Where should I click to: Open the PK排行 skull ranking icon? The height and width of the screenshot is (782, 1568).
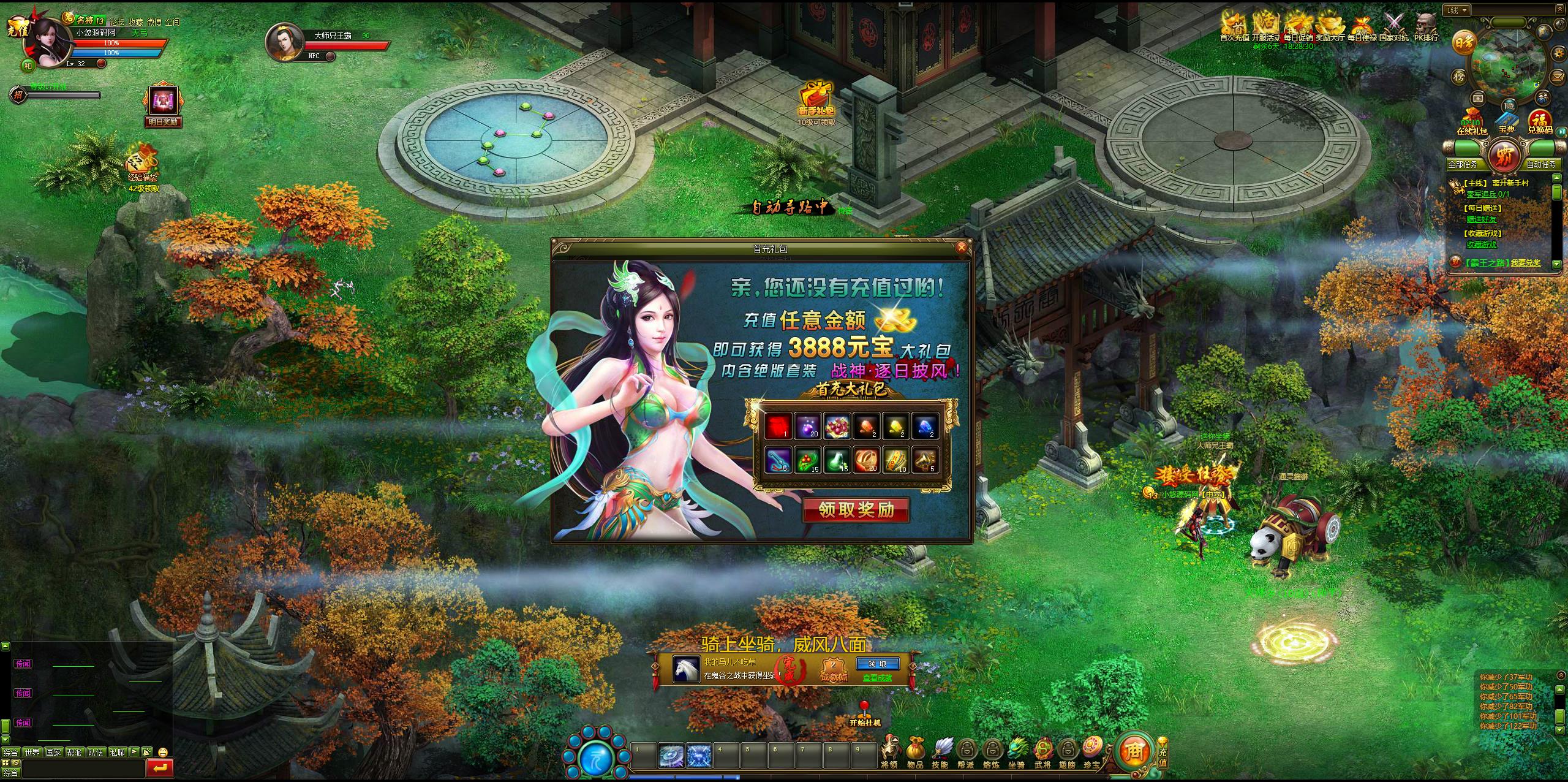1427,27
